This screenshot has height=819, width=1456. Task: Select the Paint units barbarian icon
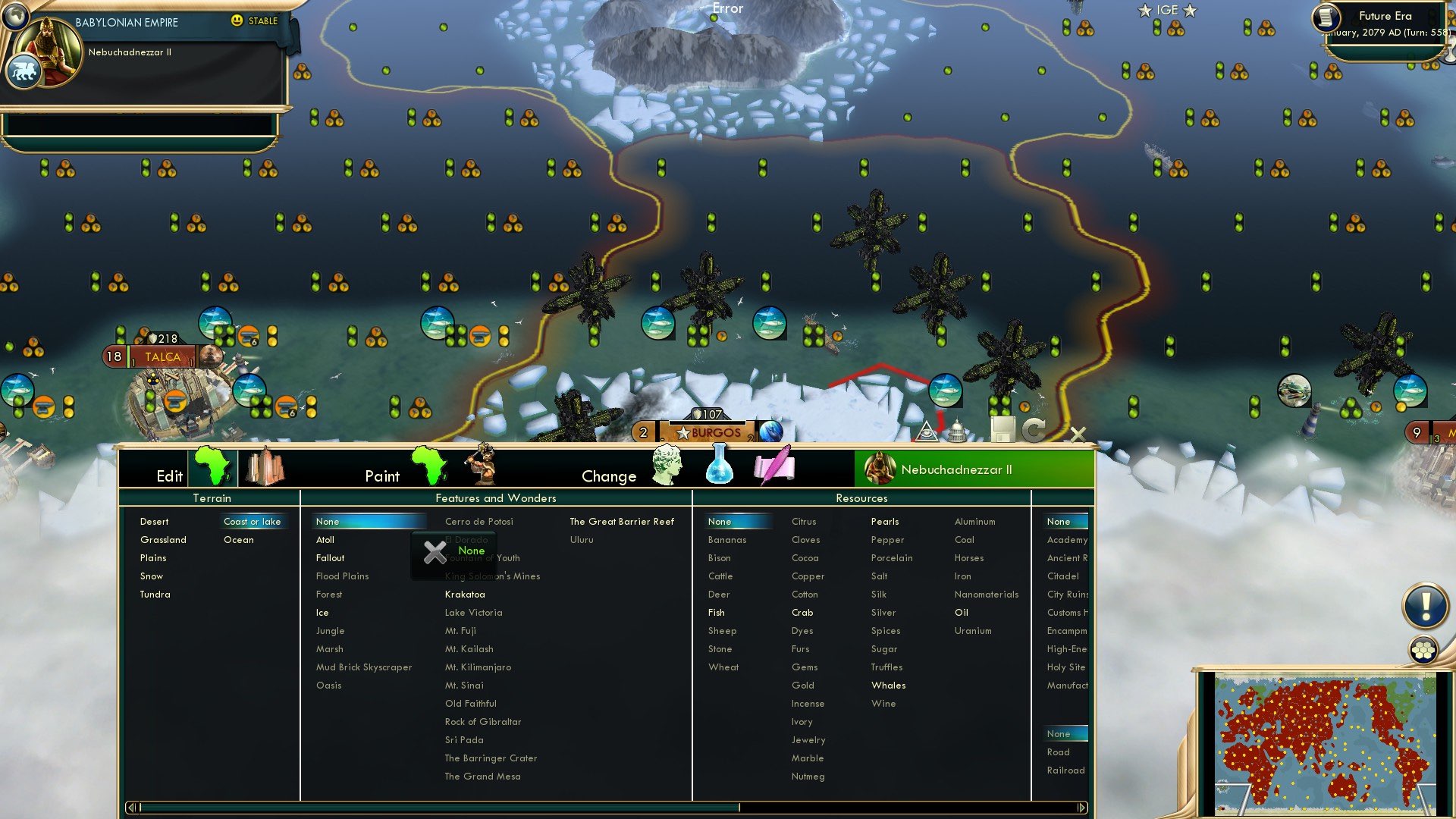[x=483, y=467]
